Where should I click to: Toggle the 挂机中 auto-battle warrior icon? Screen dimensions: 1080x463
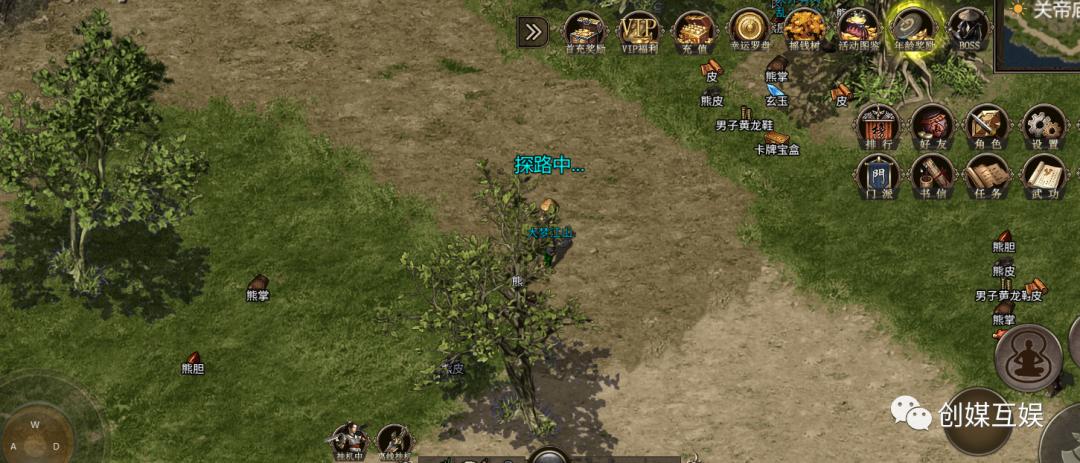click(350, 441)
